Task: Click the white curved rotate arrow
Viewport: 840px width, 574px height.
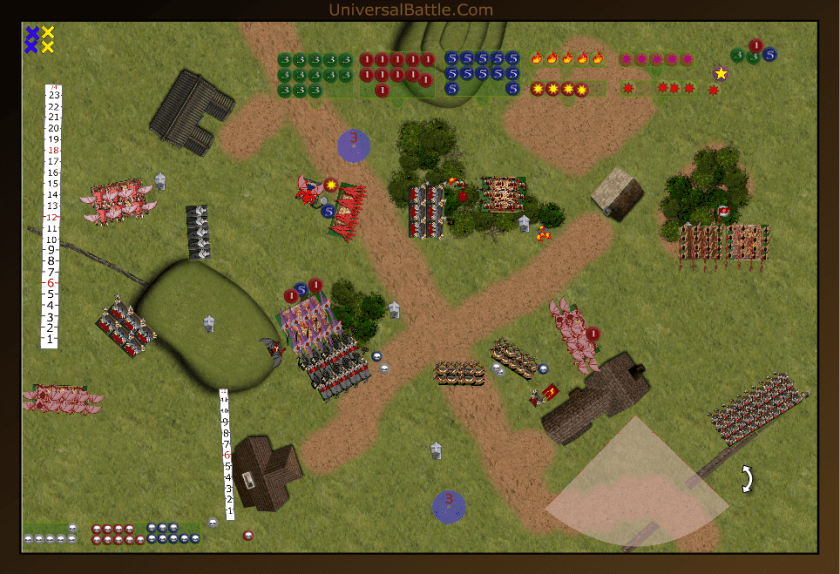Action: (744, 479)
